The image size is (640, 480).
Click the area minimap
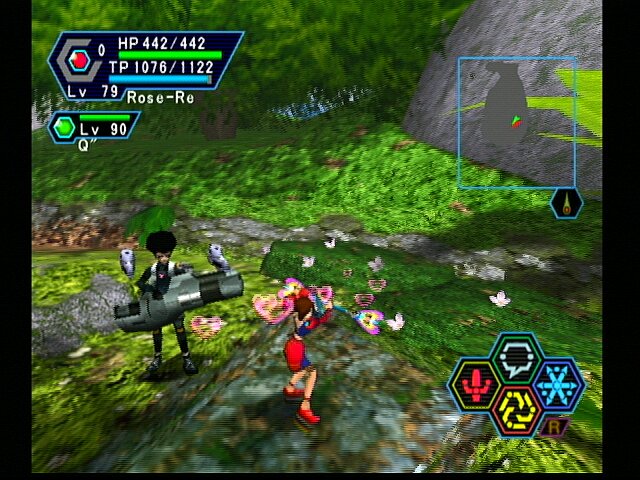[516, 122]
